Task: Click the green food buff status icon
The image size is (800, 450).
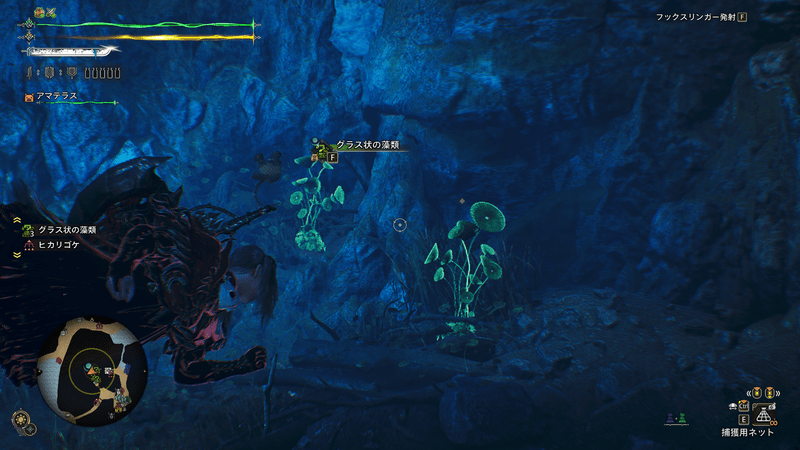Action: click(x=39, y=12)
